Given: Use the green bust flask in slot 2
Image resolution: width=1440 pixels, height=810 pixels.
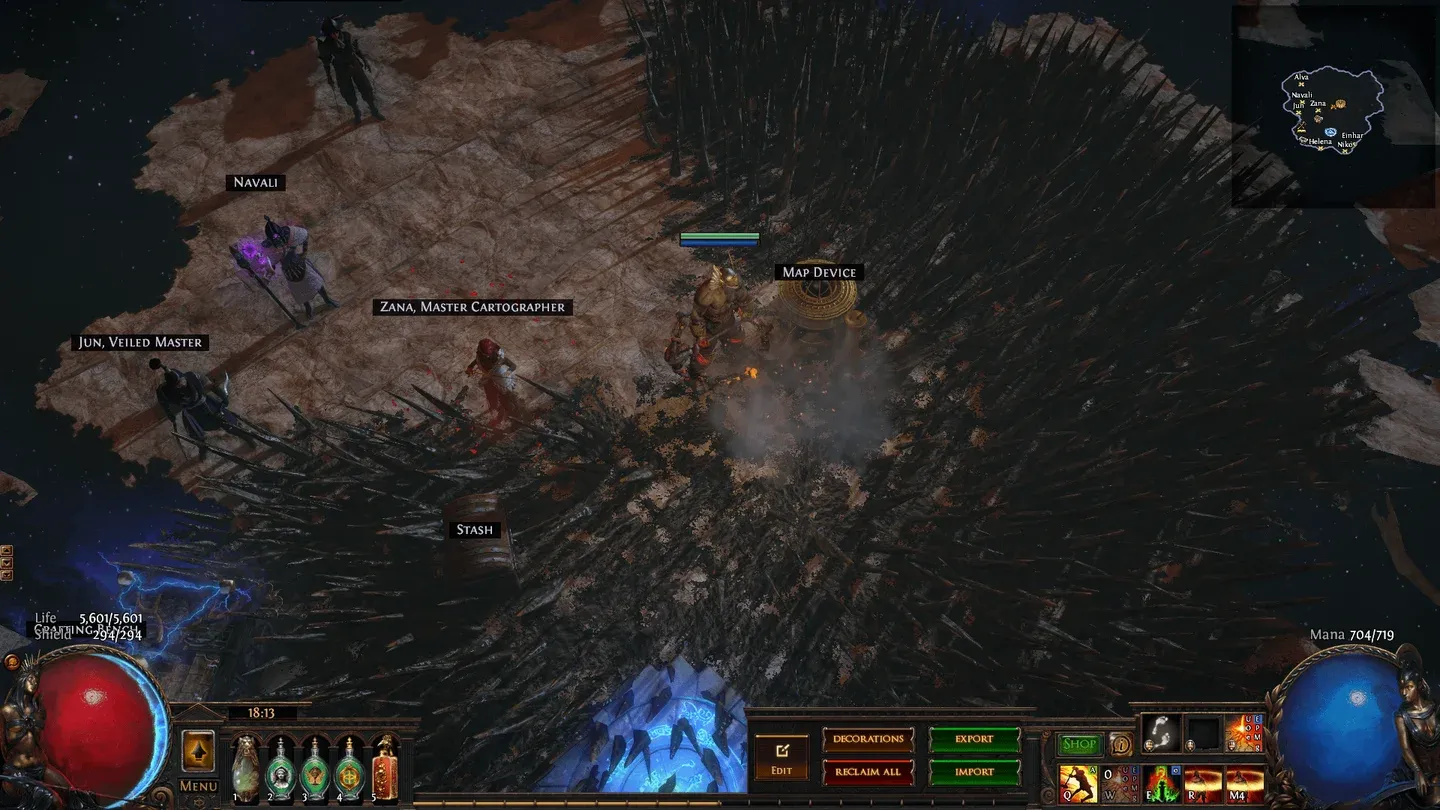Looking at the screenshot, I should click(x=281, y=770).
